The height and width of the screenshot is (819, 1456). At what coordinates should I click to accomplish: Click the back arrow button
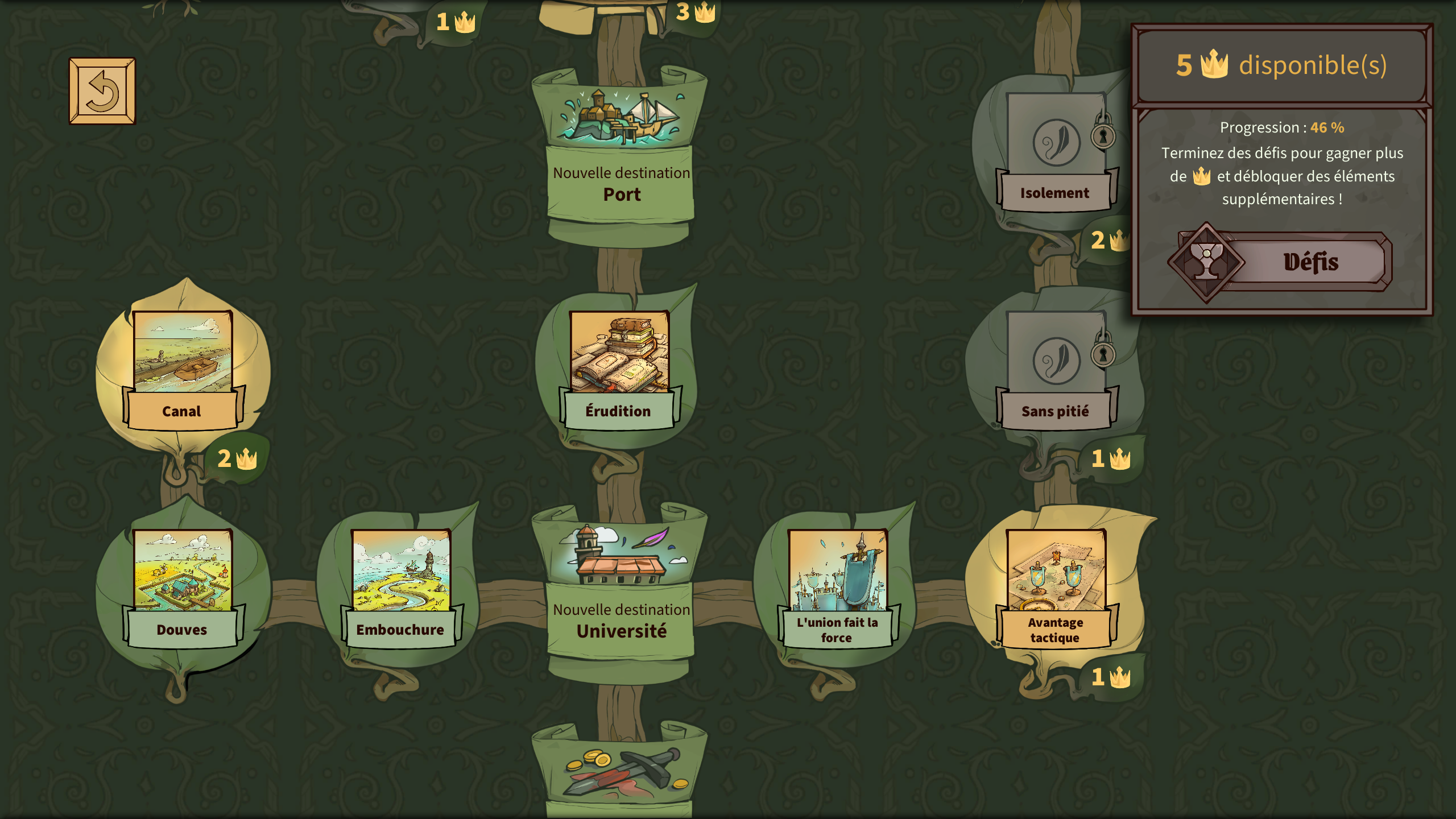(102, 91)
